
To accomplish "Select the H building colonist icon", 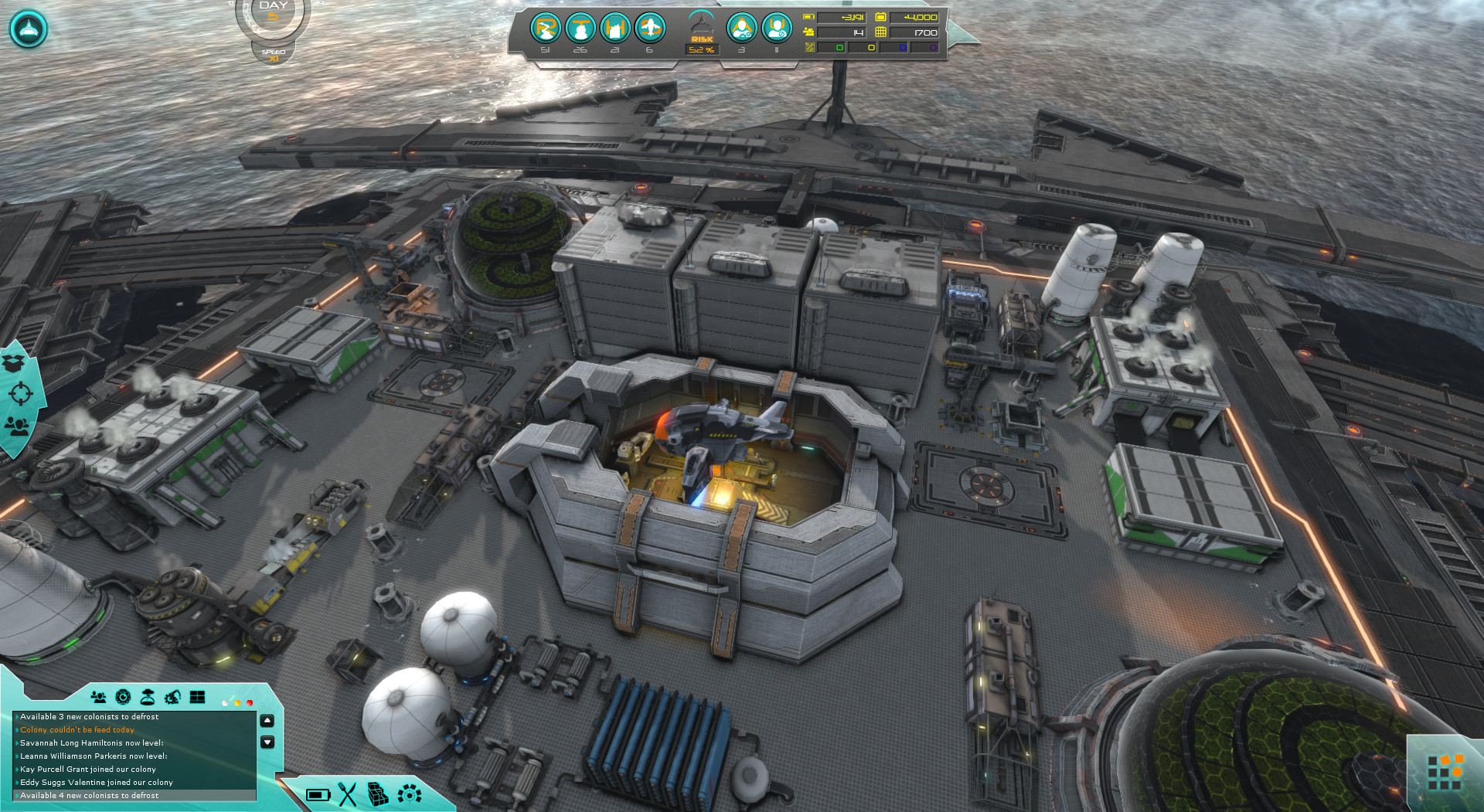I will point(615,29).
